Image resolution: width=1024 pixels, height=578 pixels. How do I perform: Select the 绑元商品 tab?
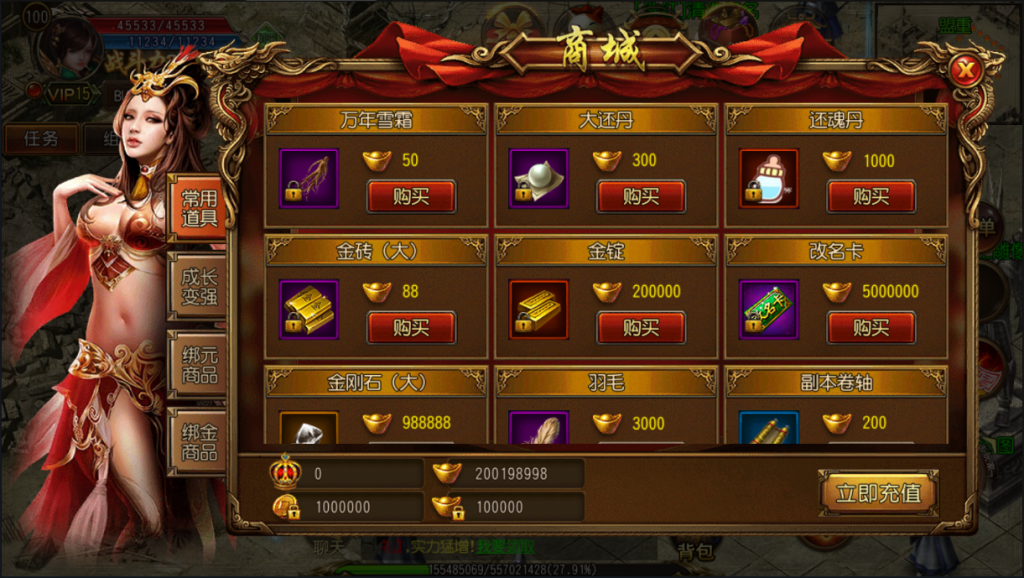199,365
